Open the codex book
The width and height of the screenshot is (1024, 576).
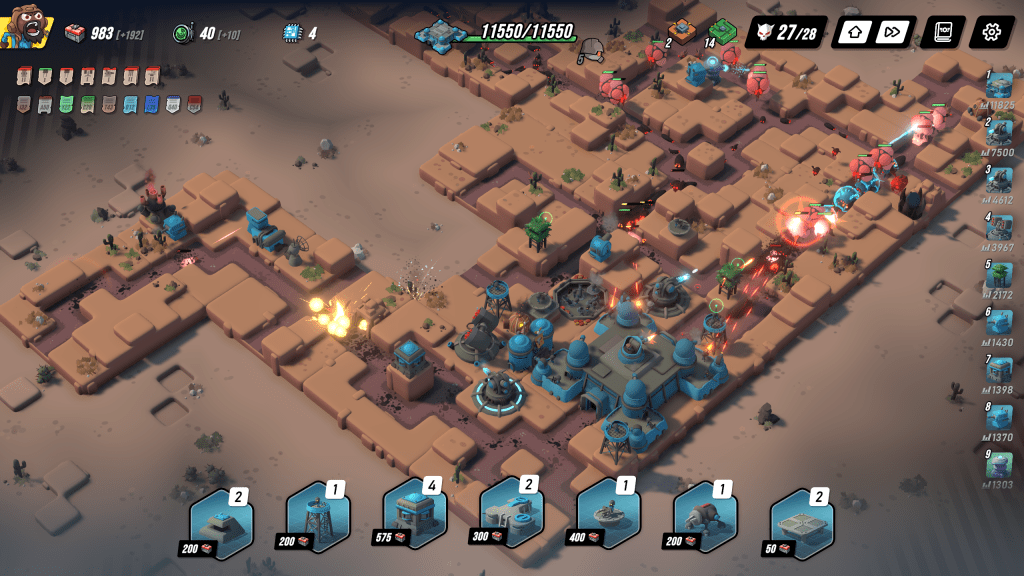click(943, 32)
